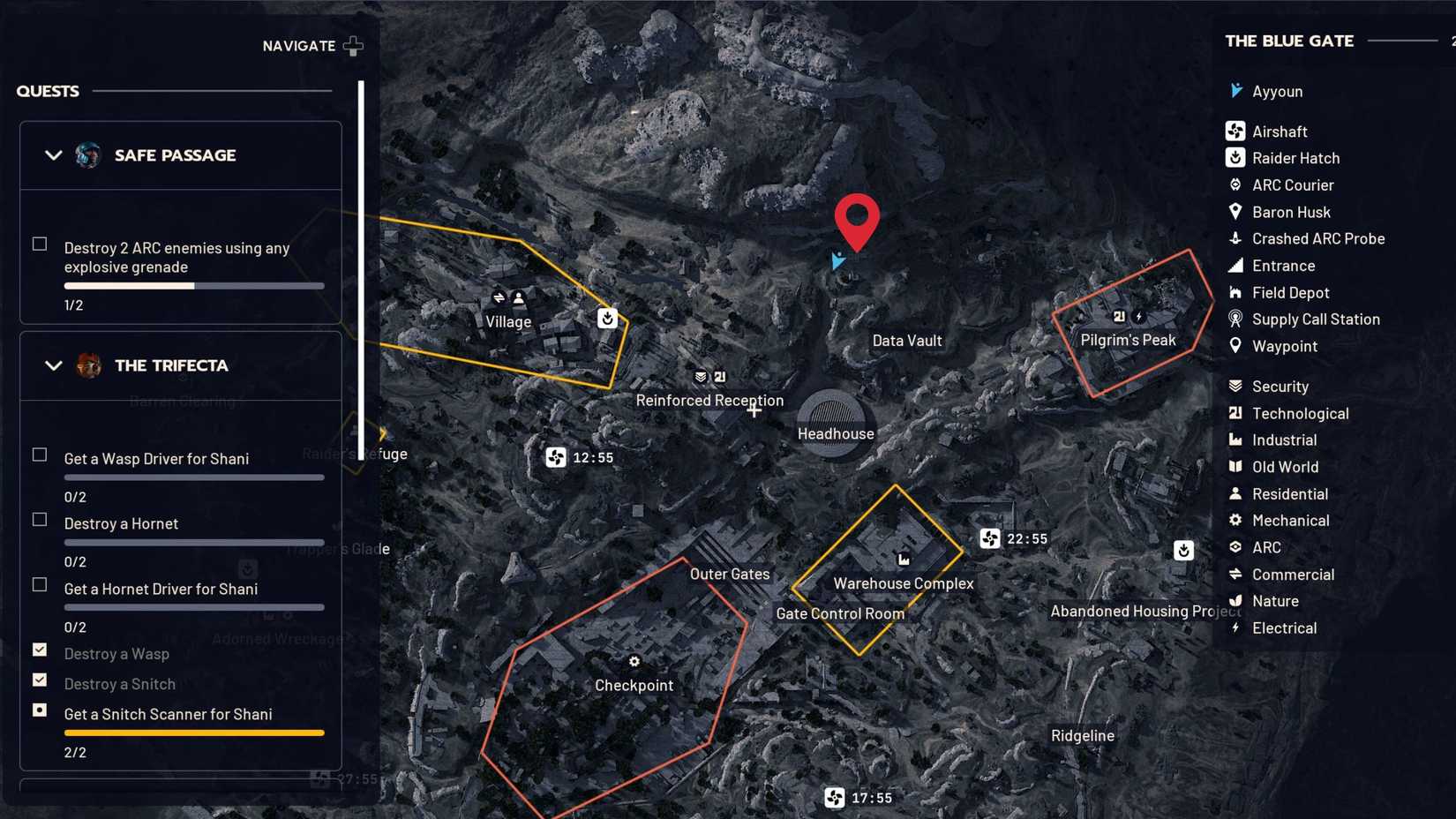Select the Ayyoun marker in the legend

[1235, 91]
